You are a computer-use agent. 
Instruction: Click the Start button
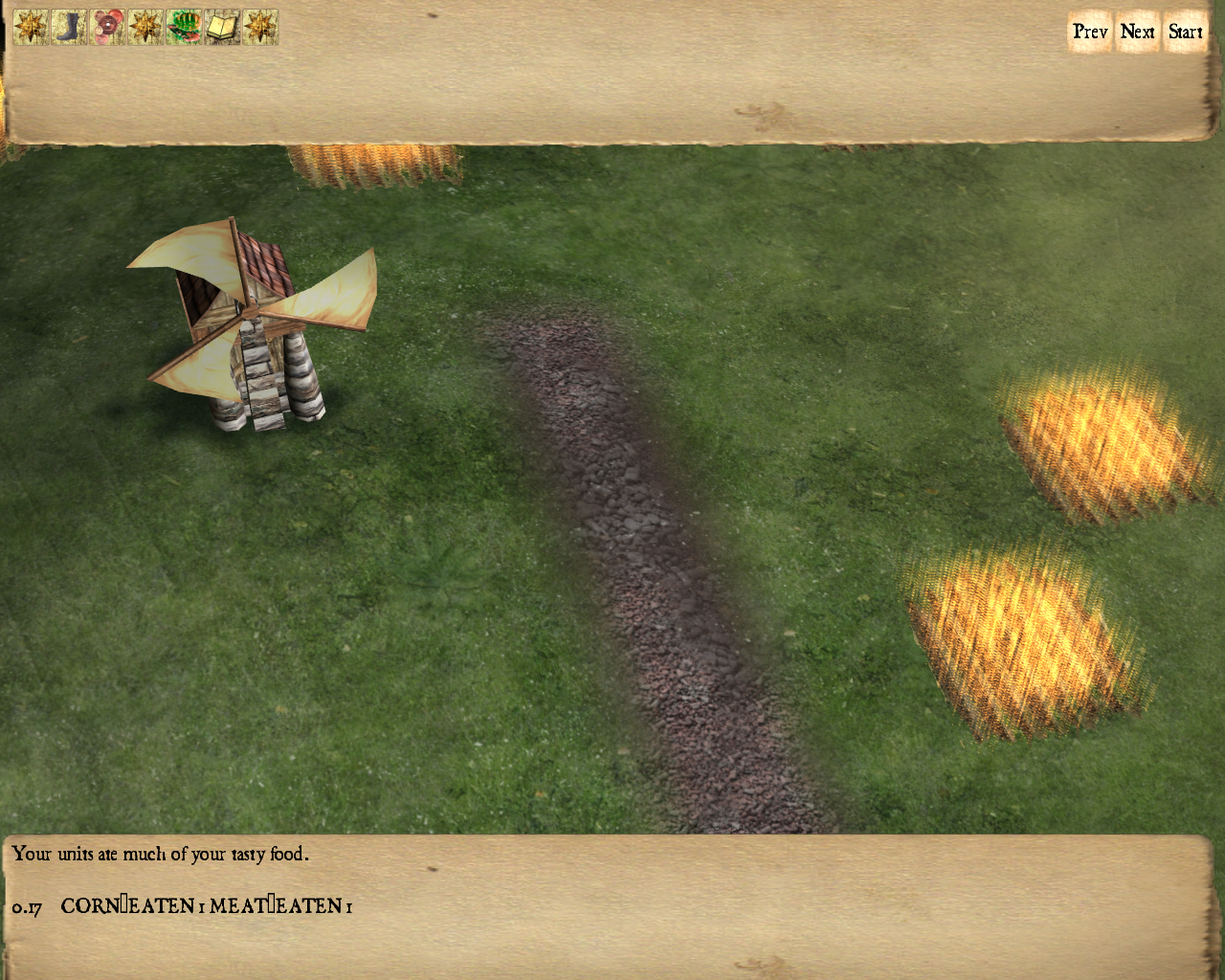(1185, 32)
